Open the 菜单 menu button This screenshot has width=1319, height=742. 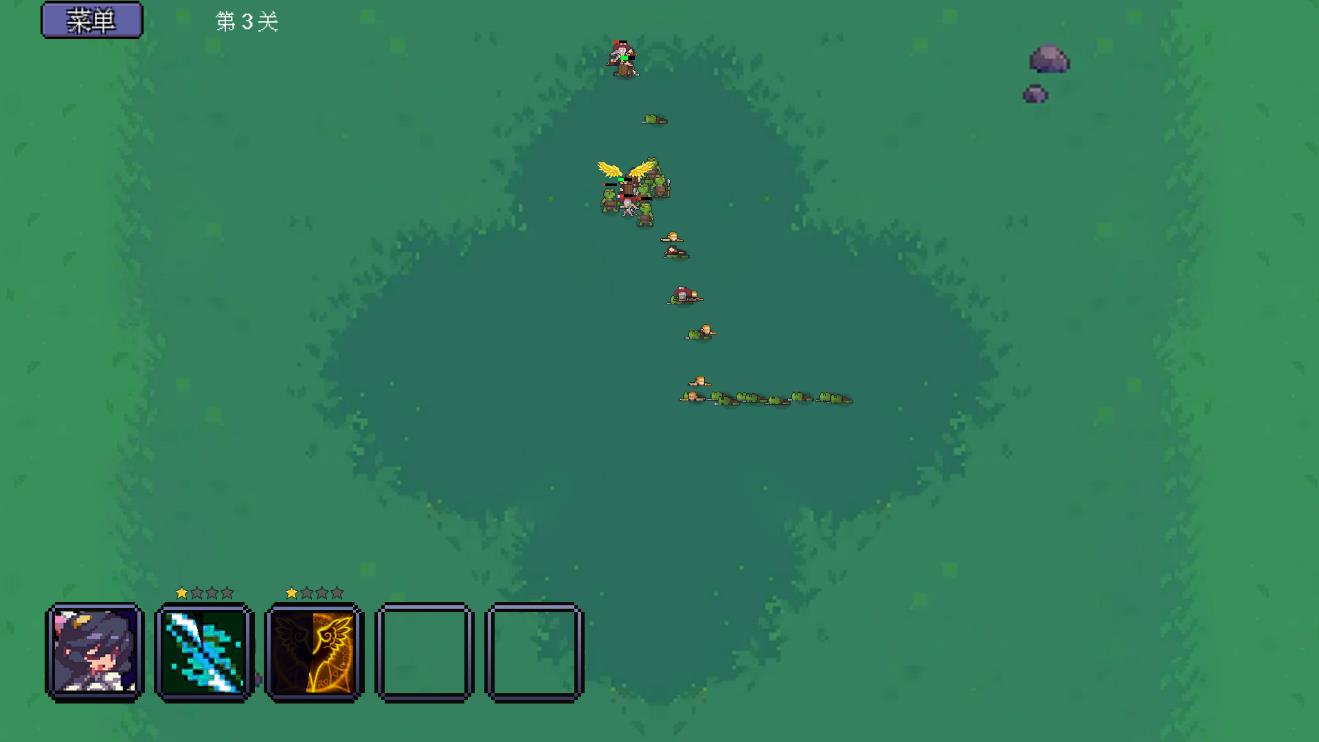(92, 20)
